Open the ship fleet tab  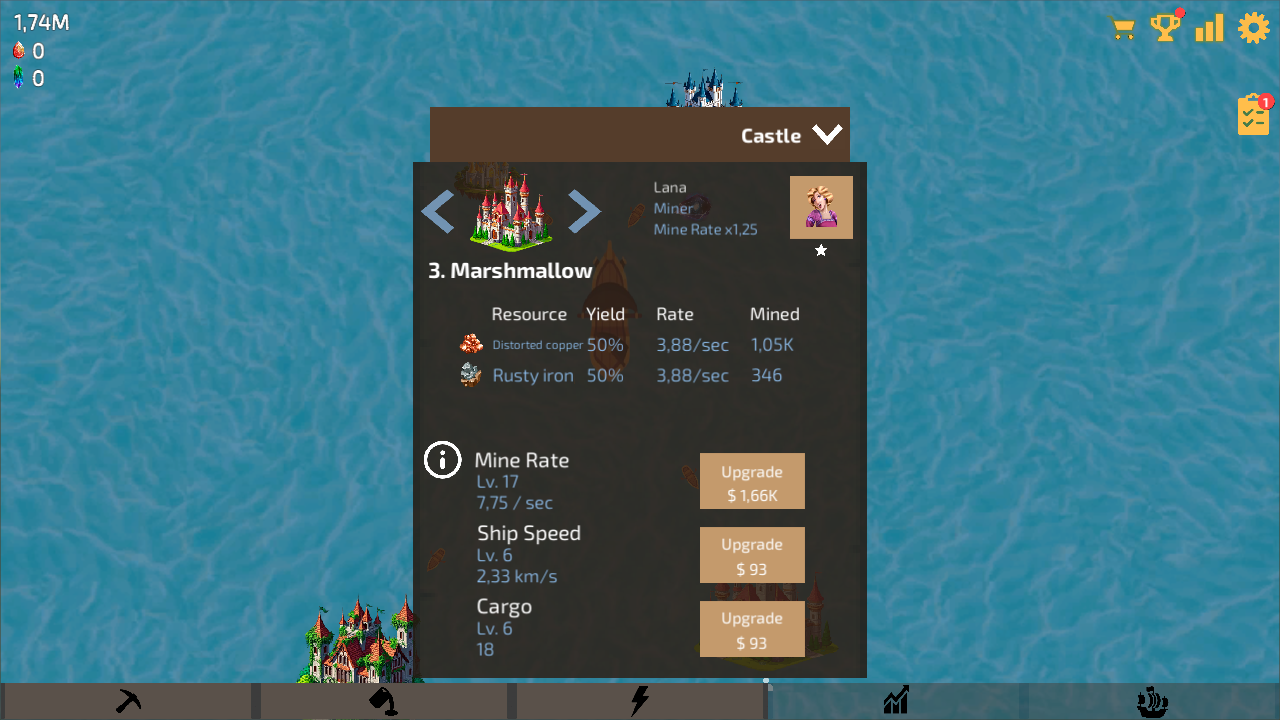(x=1152, y=700)
